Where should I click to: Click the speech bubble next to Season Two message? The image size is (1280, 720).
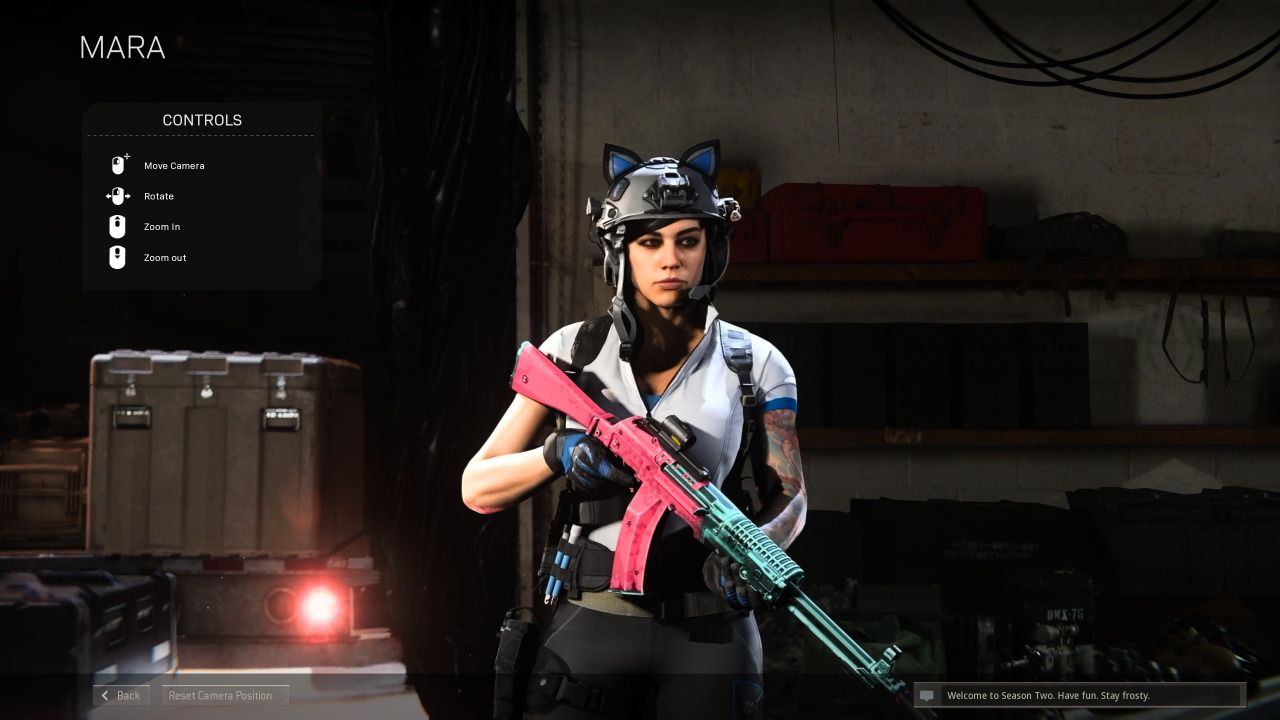tap(928, 695)
